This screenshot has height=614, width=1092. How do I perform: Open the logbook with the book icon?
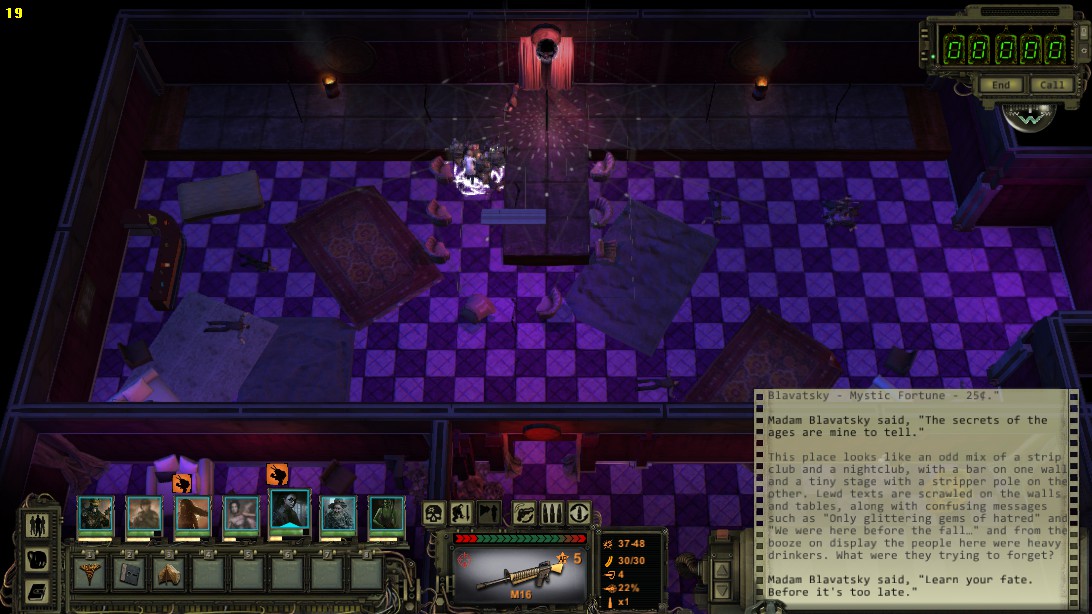(x=37, y=591)
